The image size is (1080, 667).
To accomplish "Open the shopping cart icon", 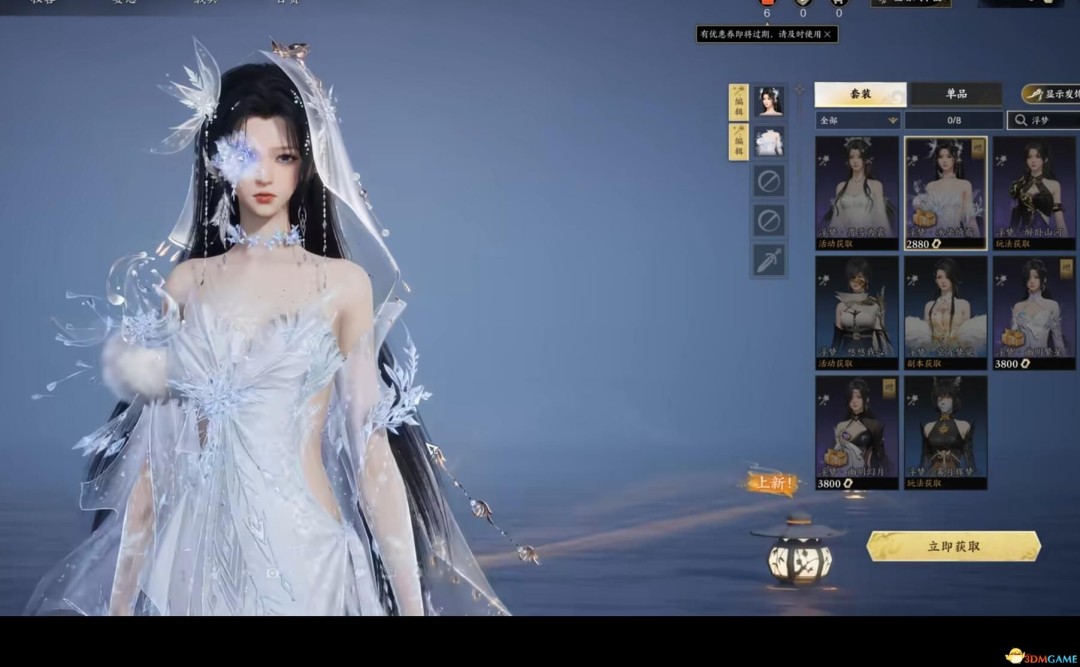I will pyautogui.click(x=838, y=4).
